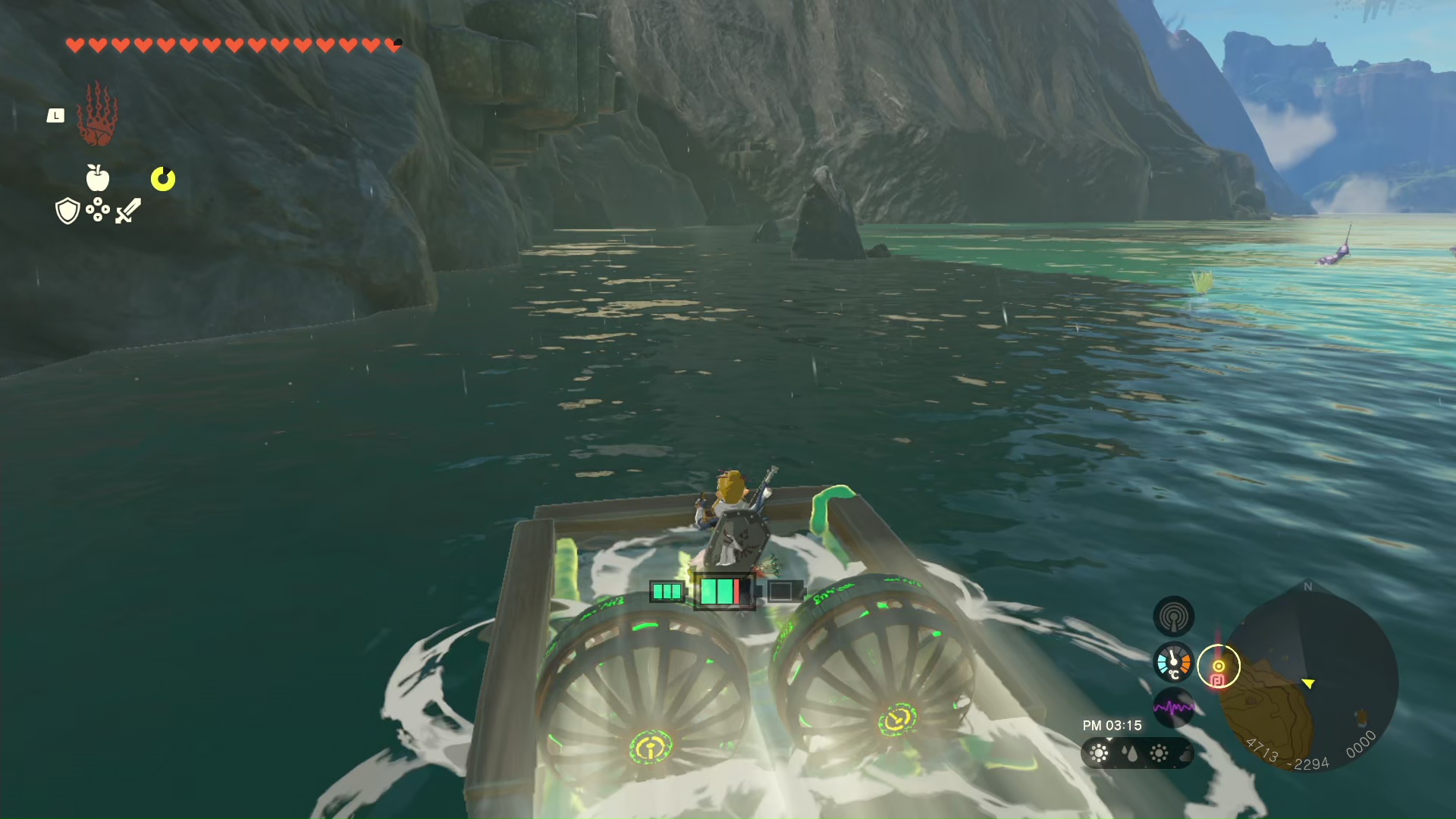The height and width of the screenshot is (819, 1456).
Task: Choose the sword weapon quick-select icon
Action: coord(128,211)
